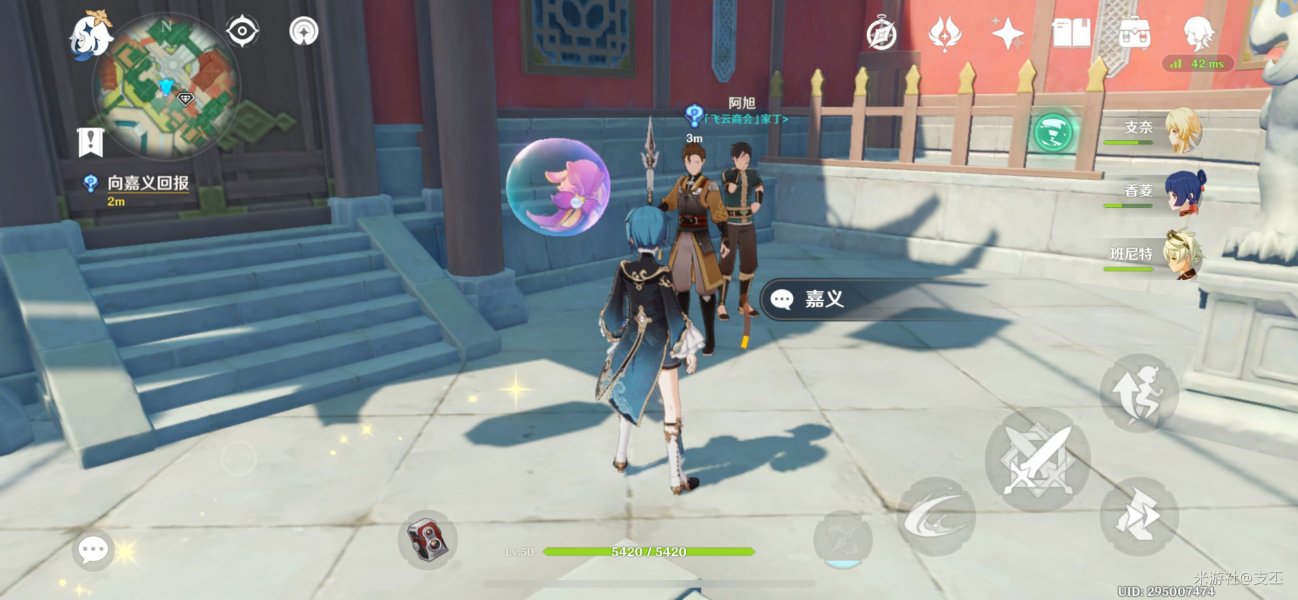
Task: Switch to party member 班尼特
Action: pyautogui.click(x=1182, y=255)
